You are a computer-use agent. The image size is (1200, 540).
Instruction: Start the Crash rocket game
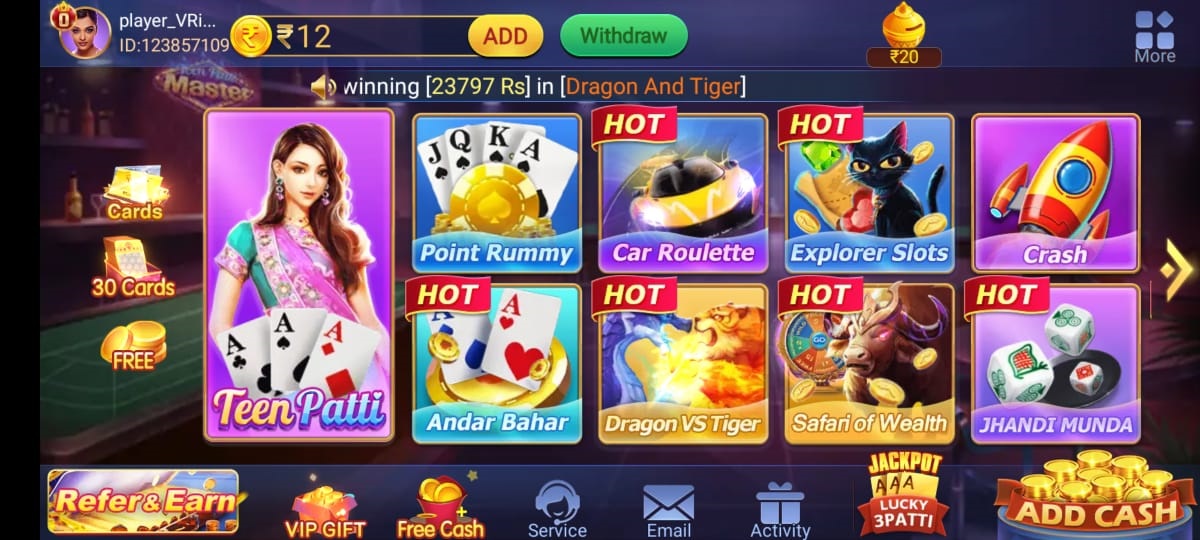pyautogui.click(x=1055, y=193)
